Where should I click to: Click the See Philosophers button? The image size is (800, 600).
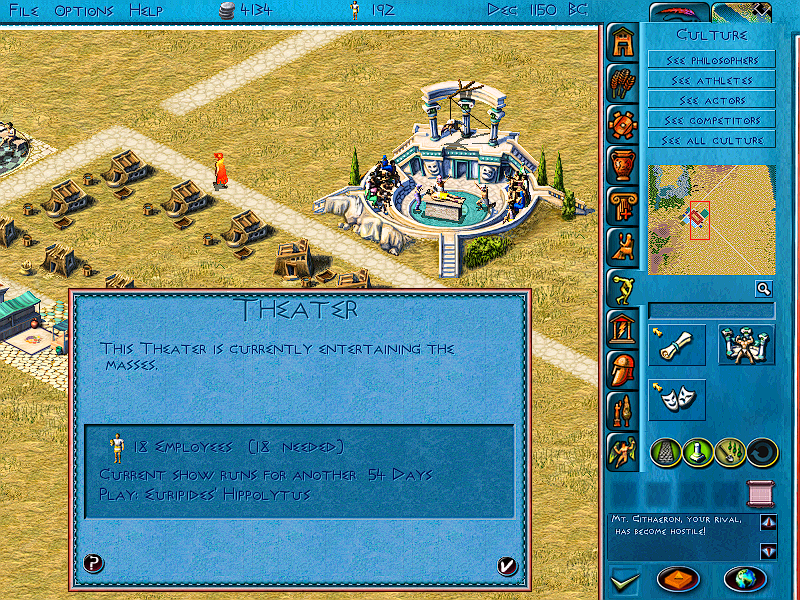[711, 60]
